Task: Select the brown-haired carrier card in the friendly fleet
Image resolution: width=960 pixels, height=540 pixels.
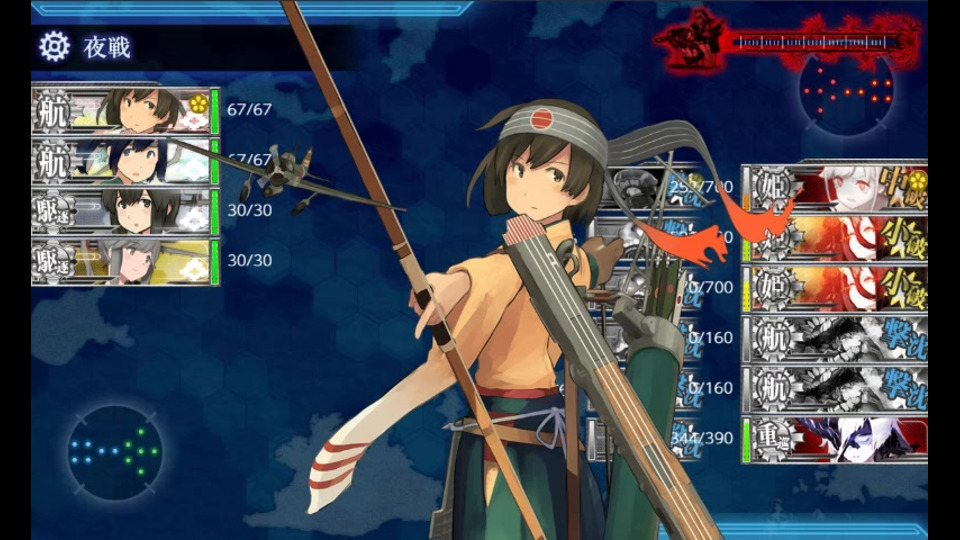Action: coord(124,110)
